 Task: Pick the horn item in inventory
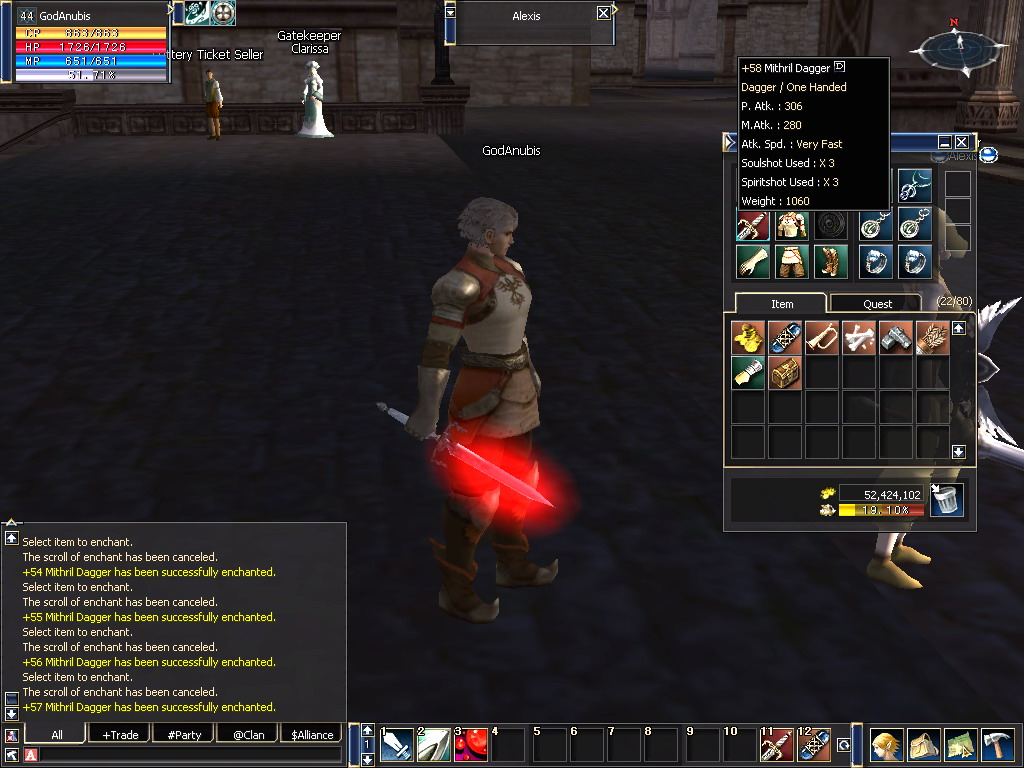pos(822,337)
